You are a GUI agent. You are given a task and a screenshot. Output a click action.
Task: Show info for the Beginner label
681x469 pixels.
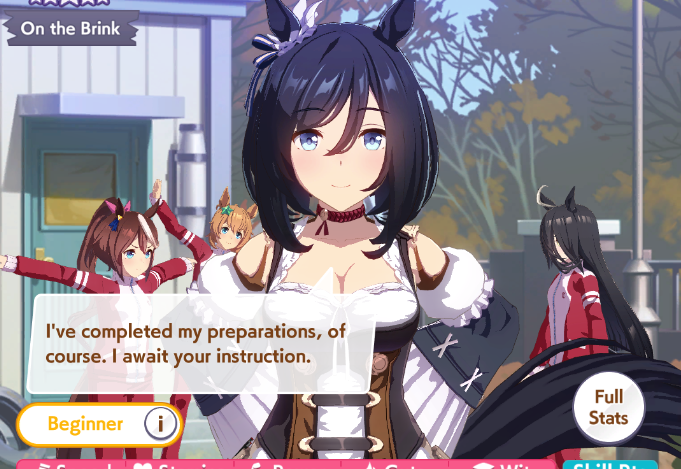point(160,424)
